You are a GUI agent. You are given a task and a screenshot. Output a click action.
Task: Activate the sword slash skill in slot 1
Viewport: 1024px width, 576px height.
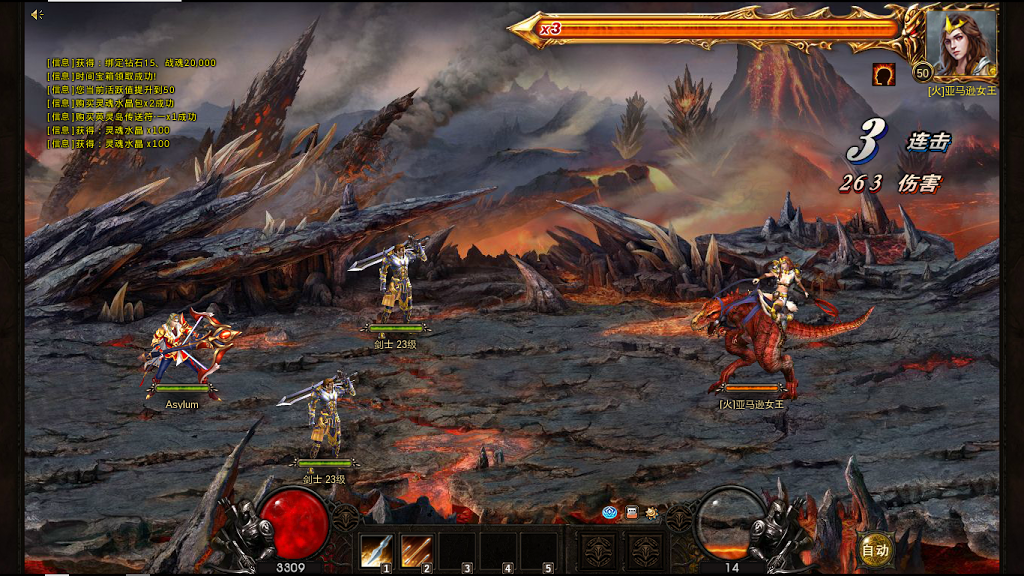tap(376, 551)
